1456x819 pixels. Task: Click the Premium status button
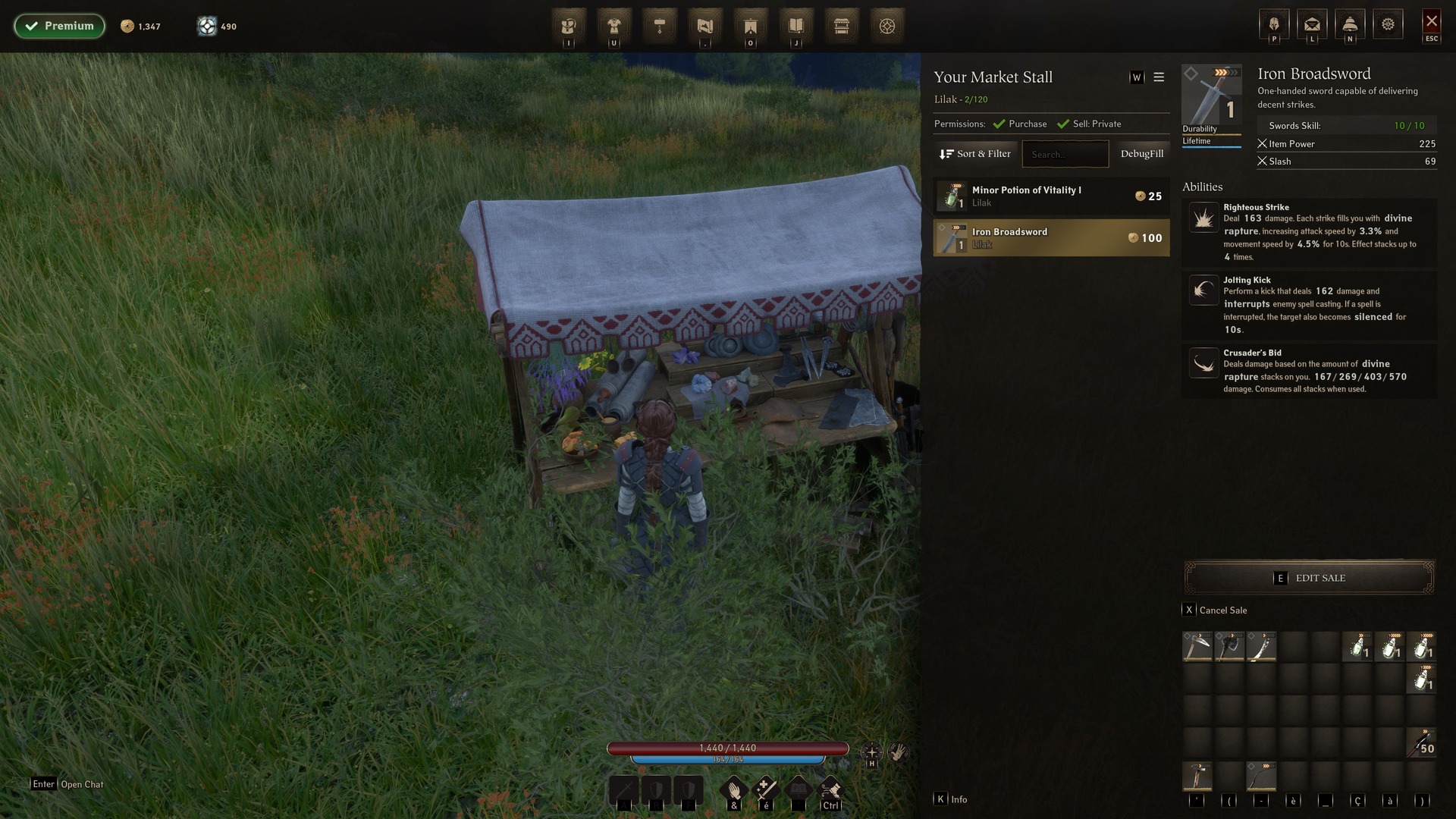[59, 26]
